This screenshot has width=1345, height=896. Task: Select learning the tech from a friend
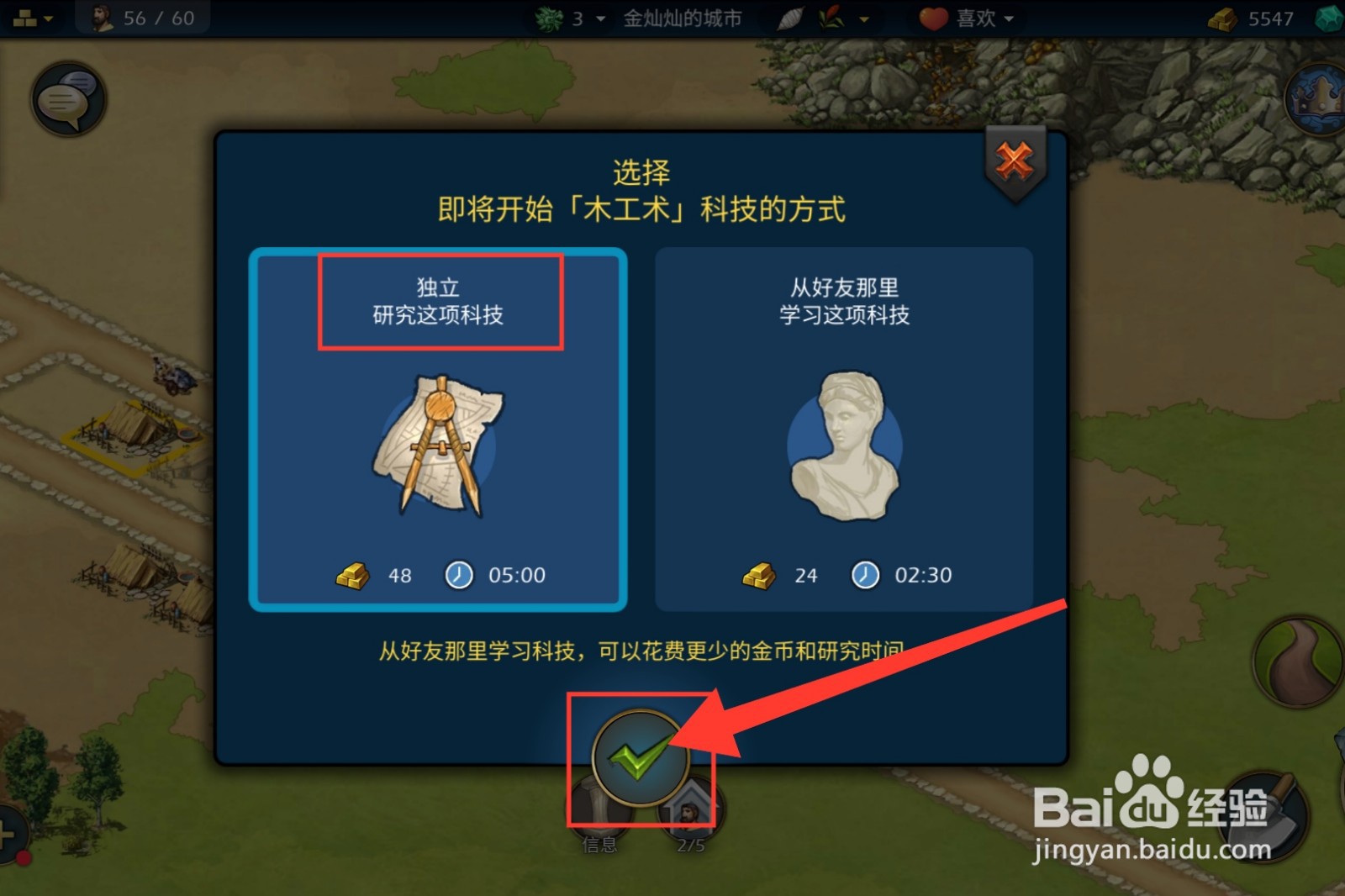[x=843, y=429]
